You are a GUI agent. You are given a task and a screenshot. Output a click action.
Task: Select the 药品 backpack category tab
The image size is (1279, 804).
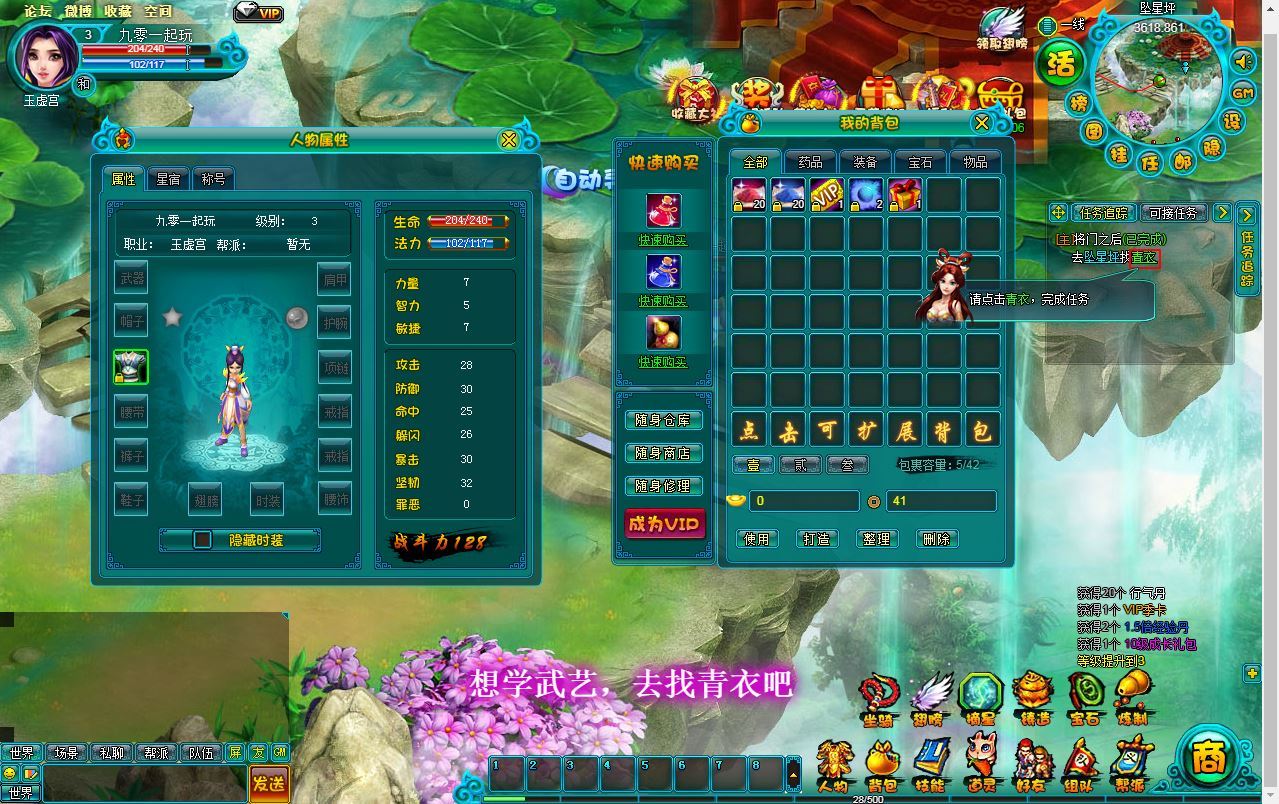click(x=810, y=162)
